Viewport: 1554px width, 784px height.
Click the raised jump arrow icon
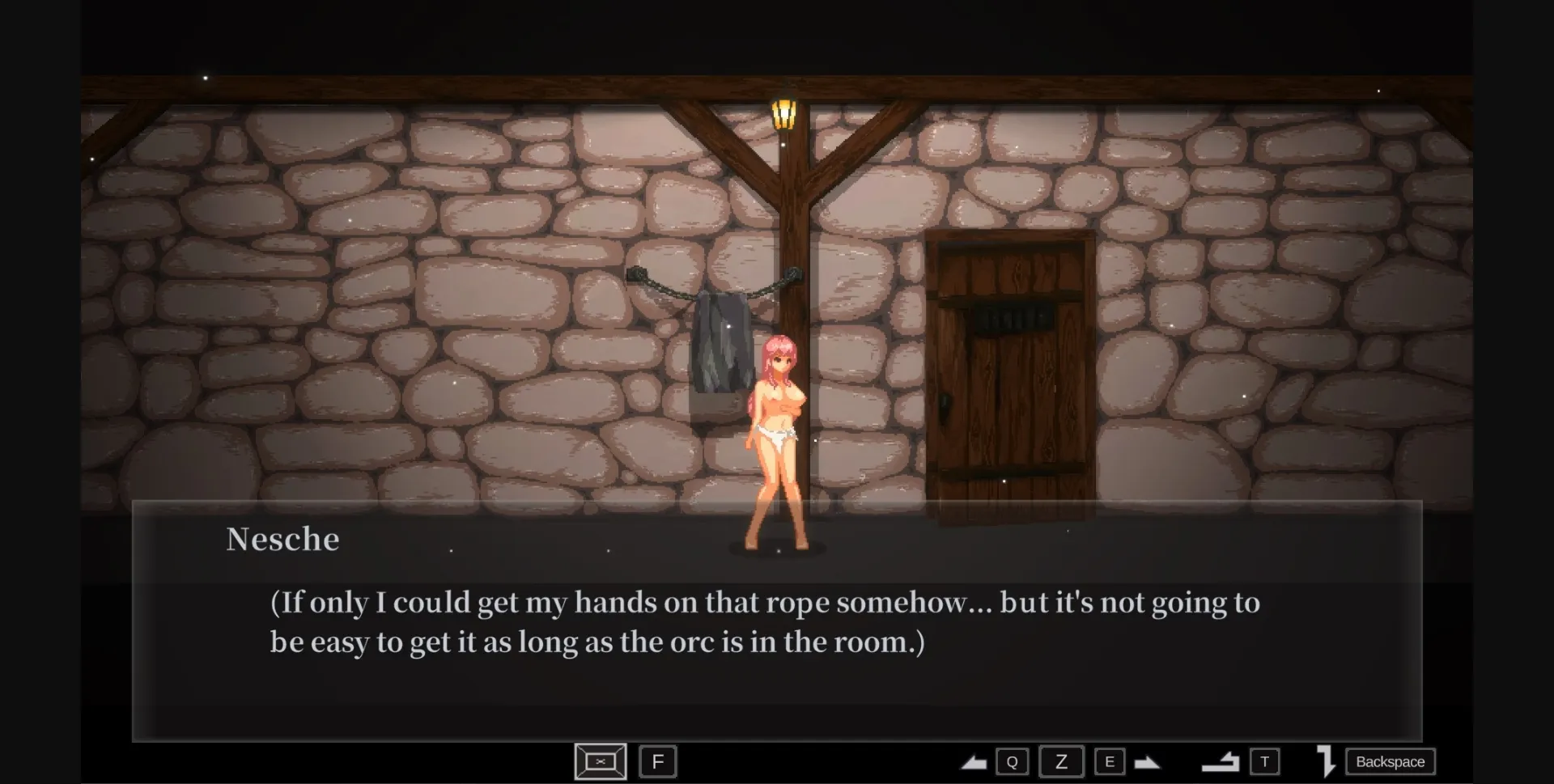click(1221, 761)
